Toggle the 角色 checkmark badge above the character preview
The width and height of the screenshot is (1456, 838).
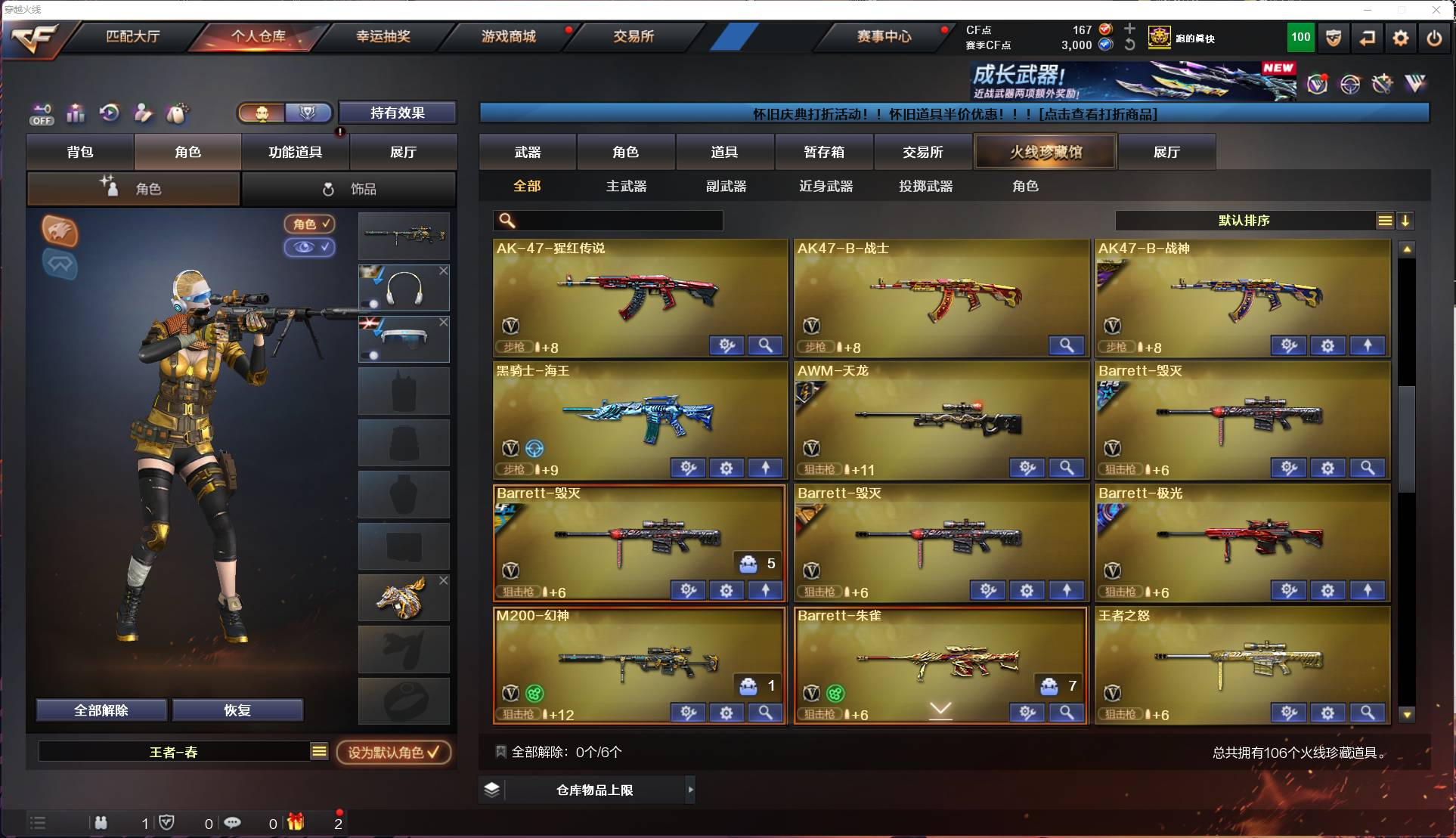click(309, 224)
